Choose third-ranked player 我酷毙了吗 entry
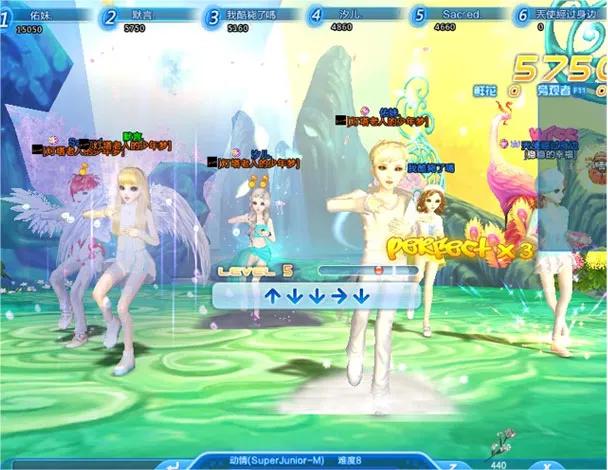Image resolution: width=608 pixels, height=470 pixels. [247, 20]
